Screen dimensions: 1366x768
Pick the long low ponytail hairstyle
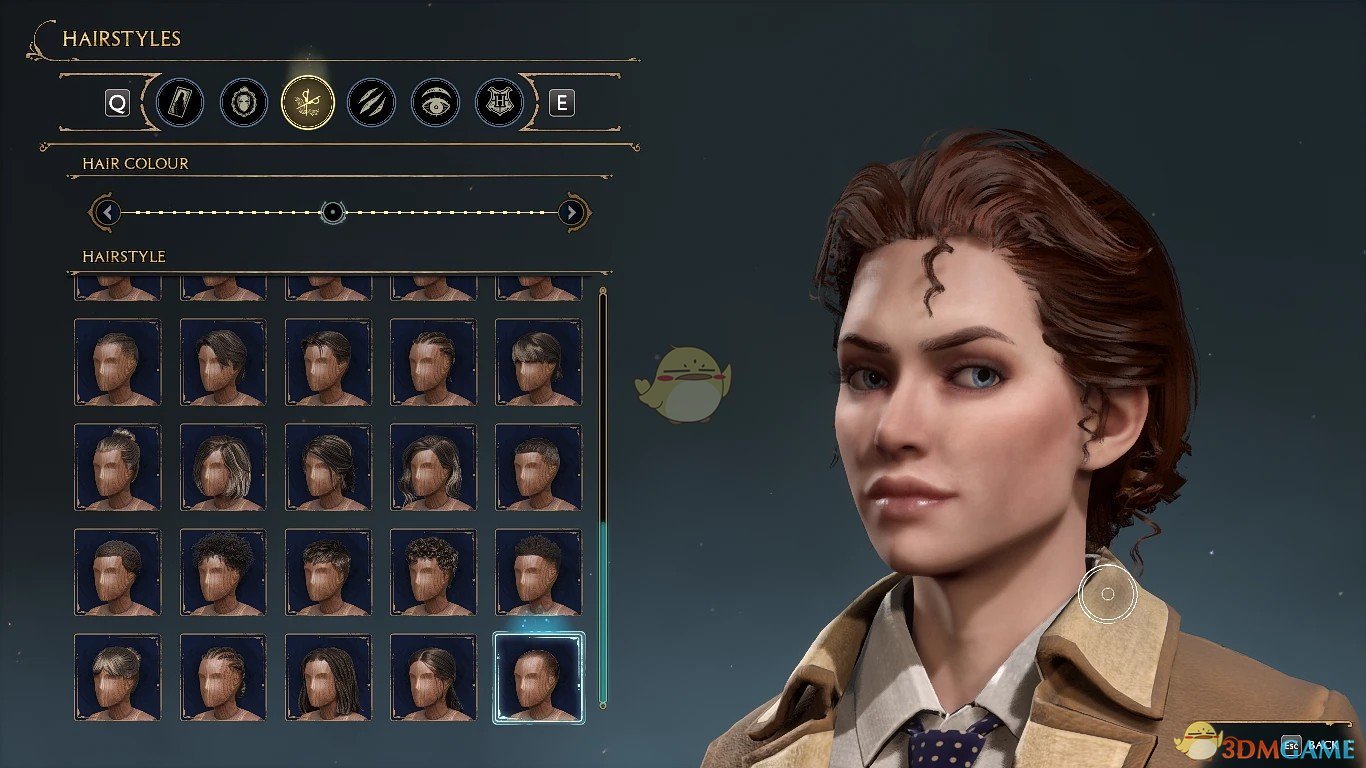point(433,677)
